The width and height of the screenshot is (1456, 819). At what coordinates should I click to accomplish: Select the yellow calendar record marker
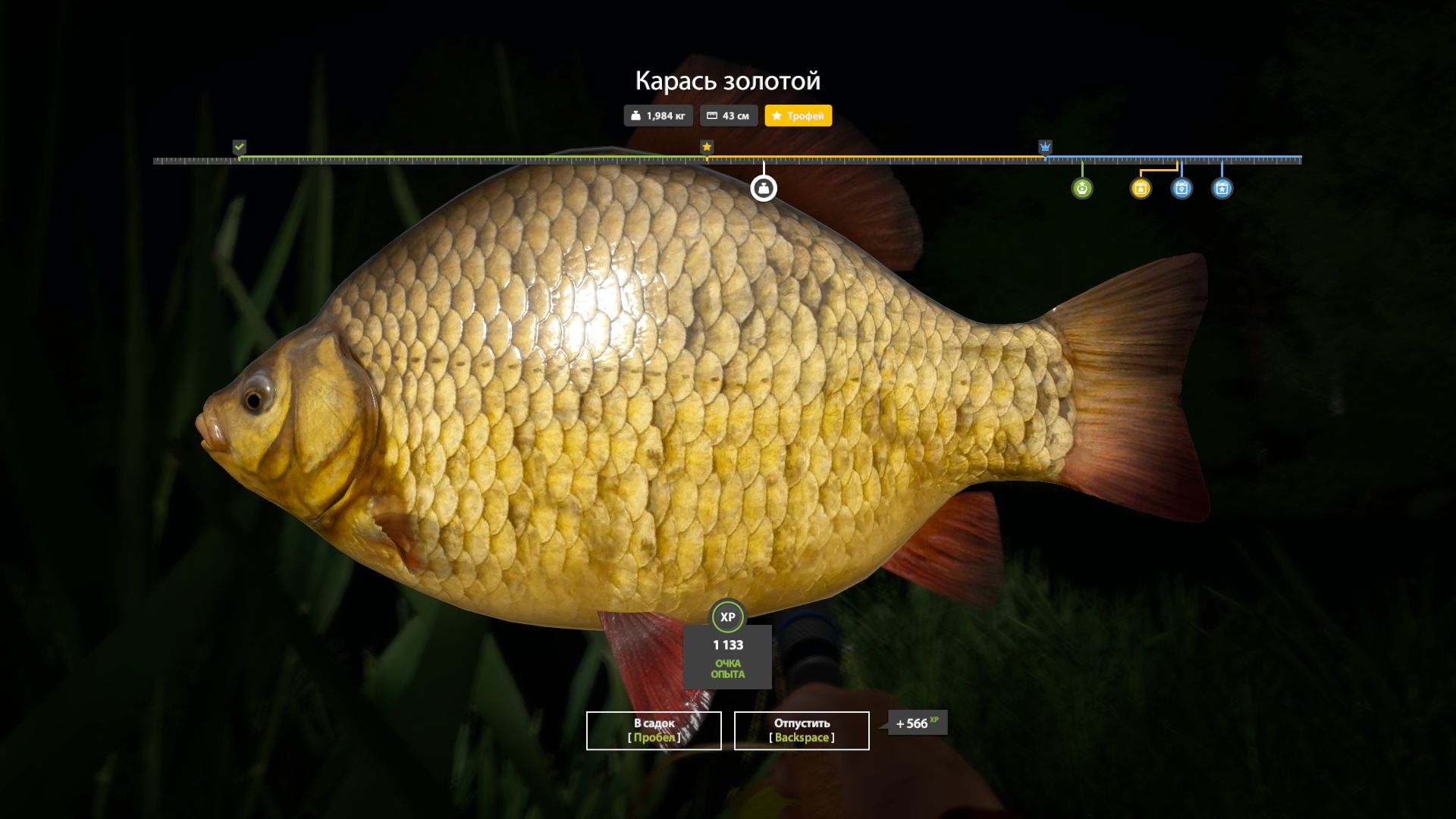[1141, 188]
